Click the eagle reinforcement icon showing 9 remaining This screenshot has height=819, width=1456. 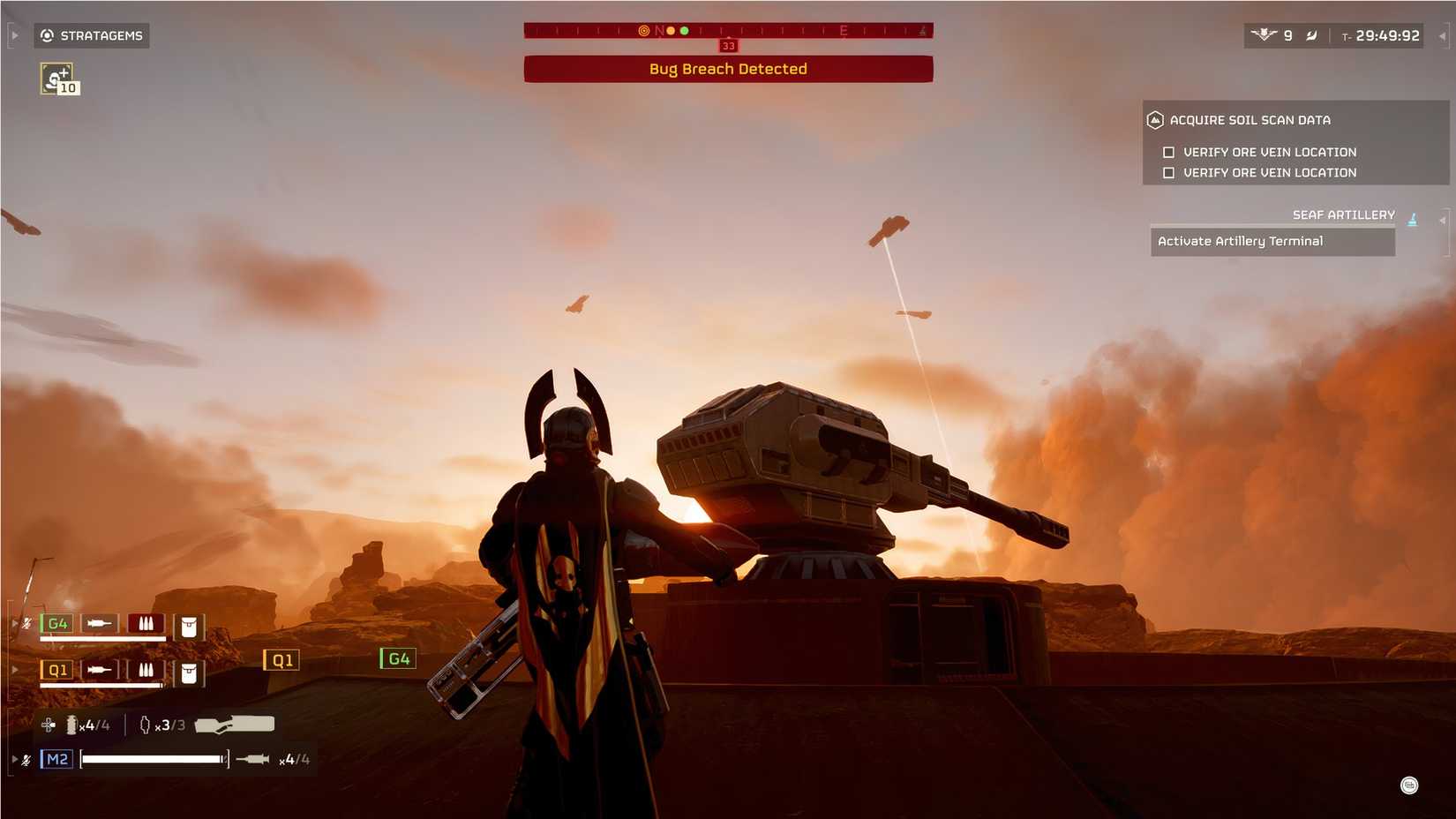click(1265, 35)
